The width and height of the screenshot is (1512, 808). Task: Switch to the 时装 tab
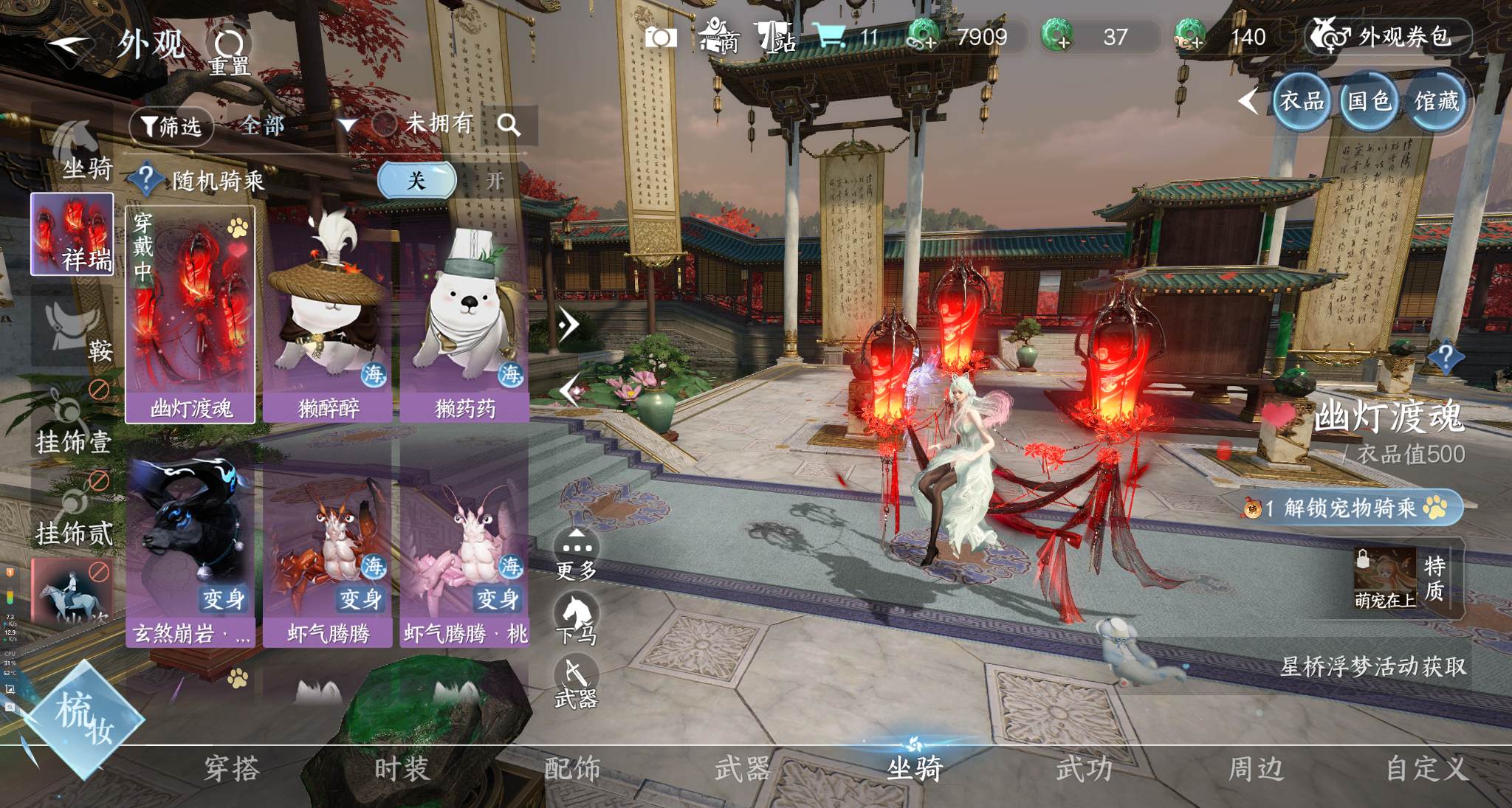point(402,770)
